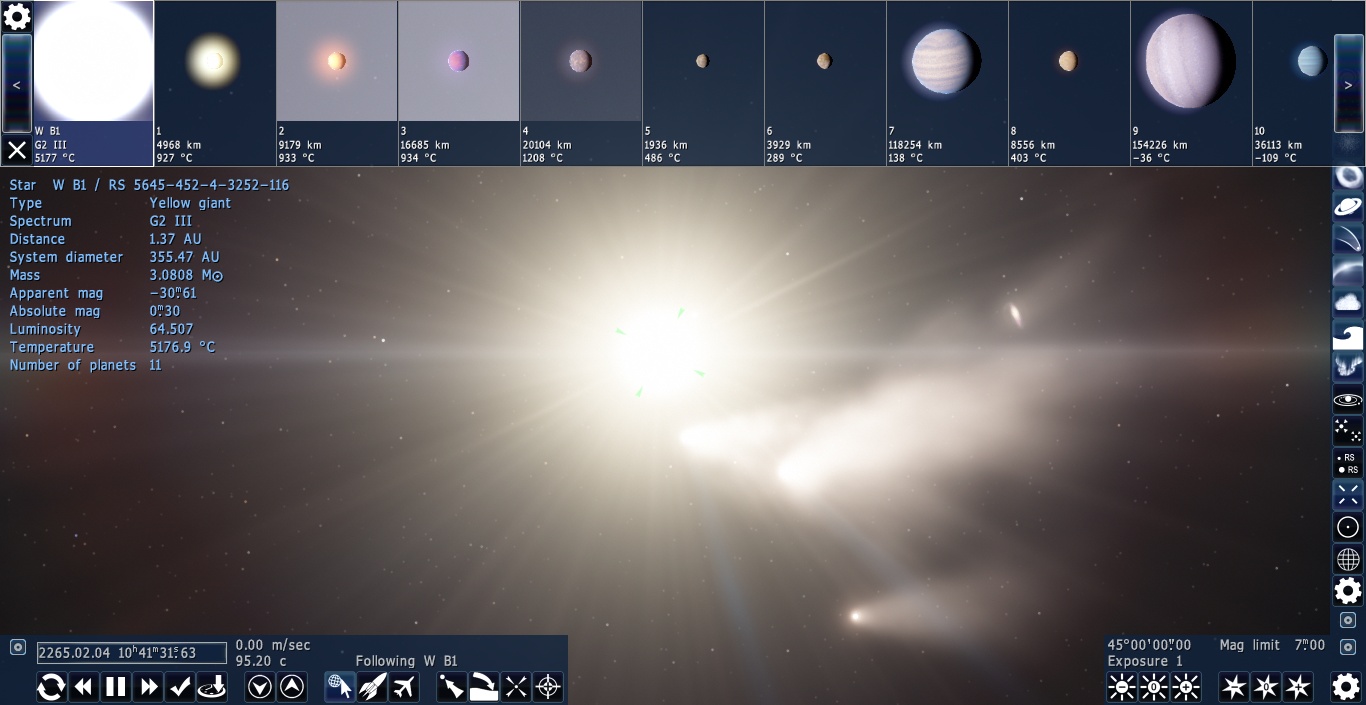Open main menu gear at top-left
Viewport: 1366px width, 705px height.
click(17, 16)
